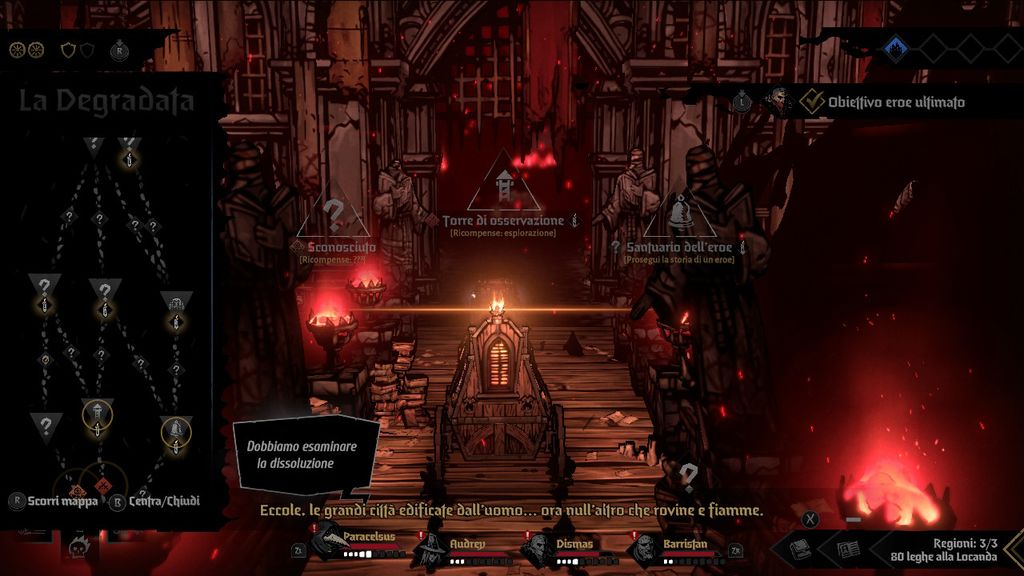
Task: Select Barristan hero portrait
Action: (645, 547)
